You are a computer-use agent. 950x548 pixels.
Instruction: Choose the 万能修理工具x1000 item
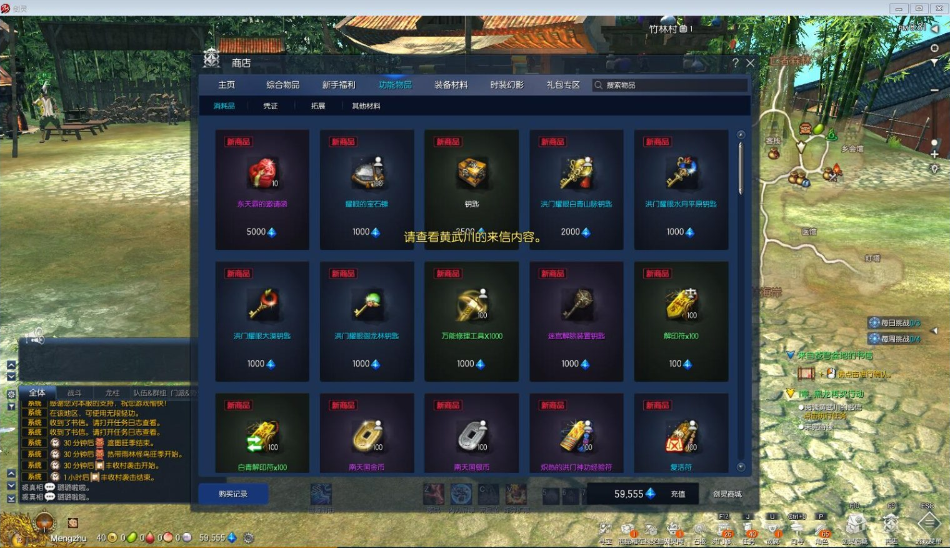click(x=471, y=319)
